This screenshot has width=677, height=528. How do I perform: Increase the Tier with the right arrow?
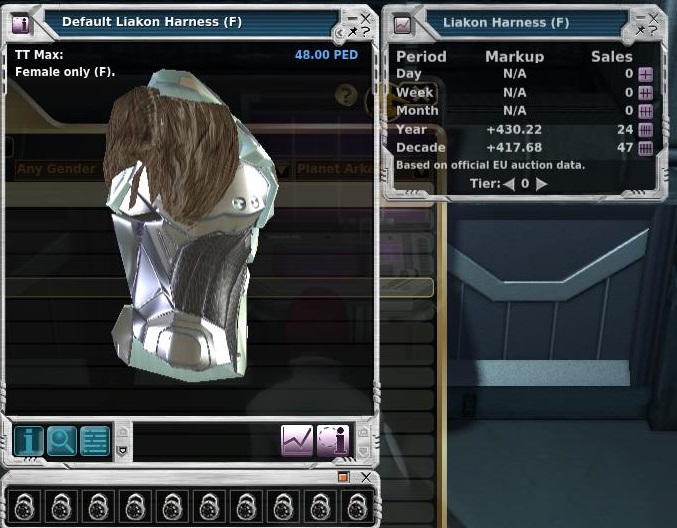coord(542,184)
